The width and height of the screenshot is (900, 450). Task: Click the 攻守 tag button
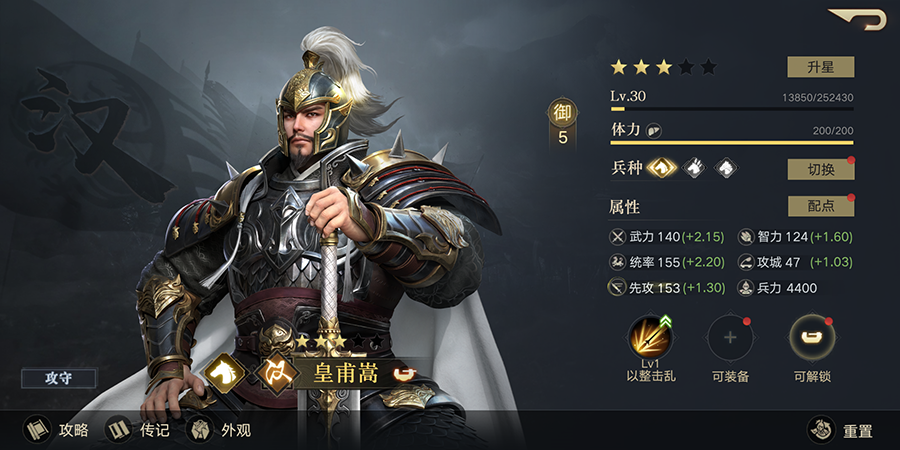[58, 378]
